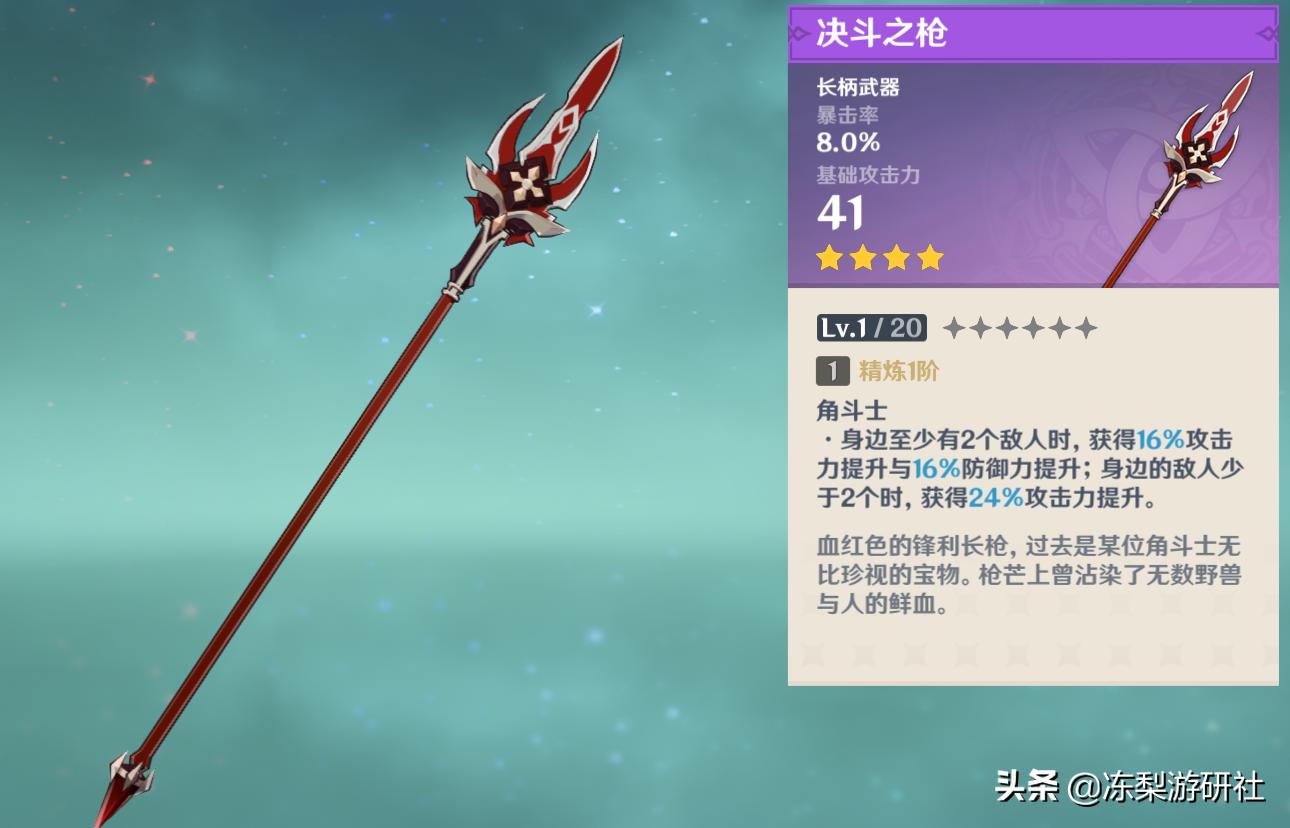1290x828 pixels.
Task: Click the decorative emblem on the title banner's right edge
Action: point(1266,33)
